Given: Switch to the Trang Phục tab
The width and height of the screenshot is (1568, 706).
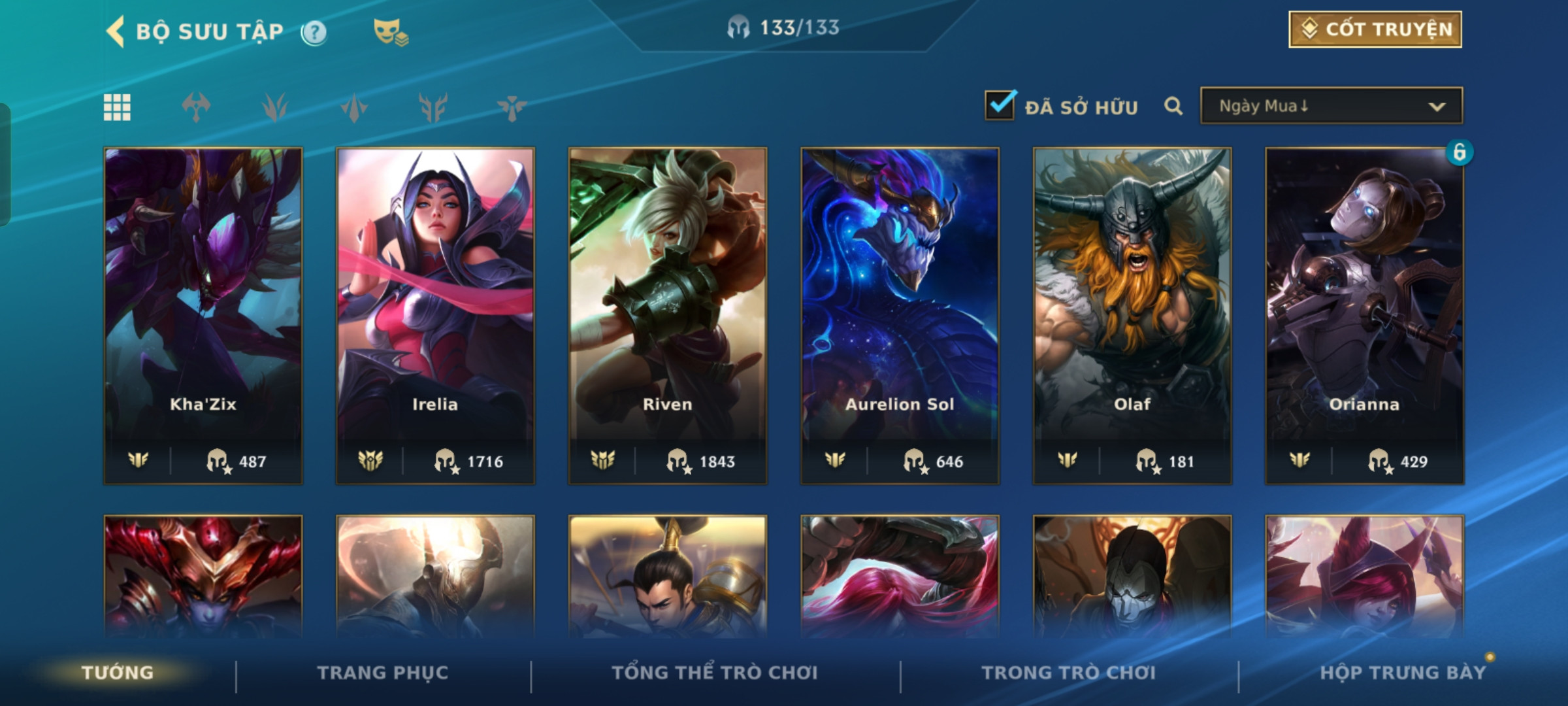Looking at the screenshot, I should (x=383, y=673).
